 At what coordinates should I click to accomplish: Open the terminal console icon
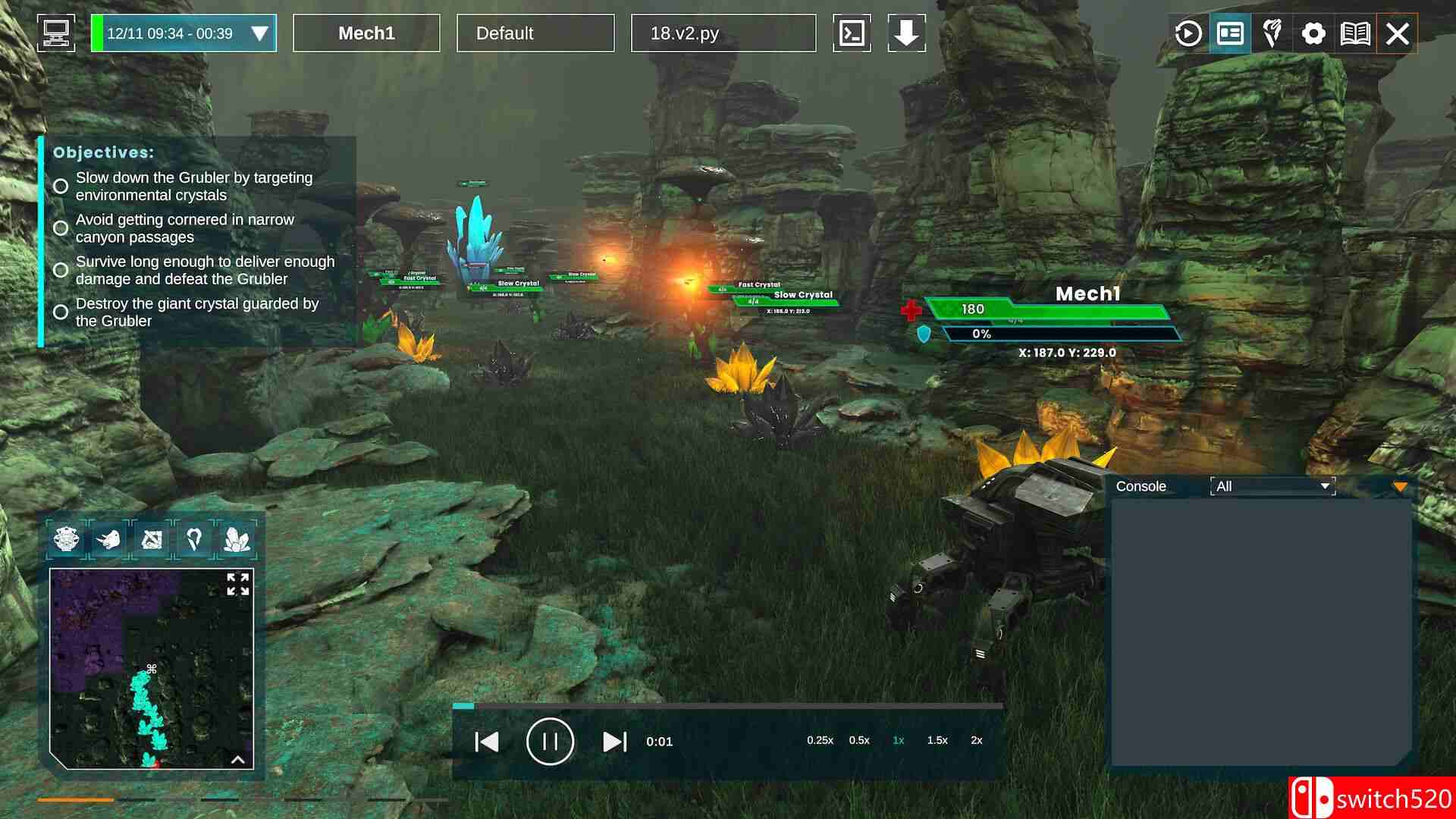pos(852,33)
